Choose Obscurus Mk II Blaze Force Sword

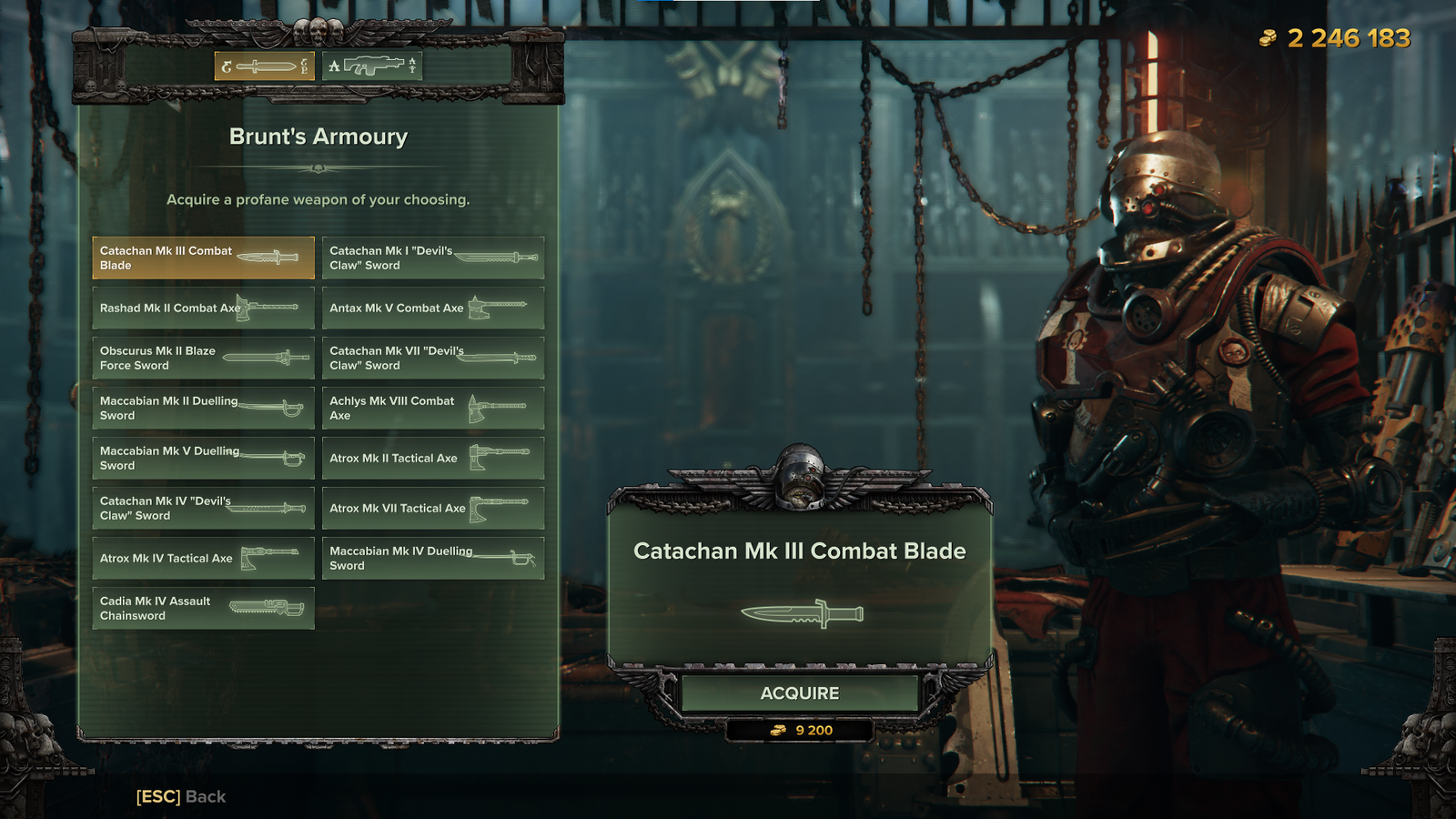coord(203,358)
